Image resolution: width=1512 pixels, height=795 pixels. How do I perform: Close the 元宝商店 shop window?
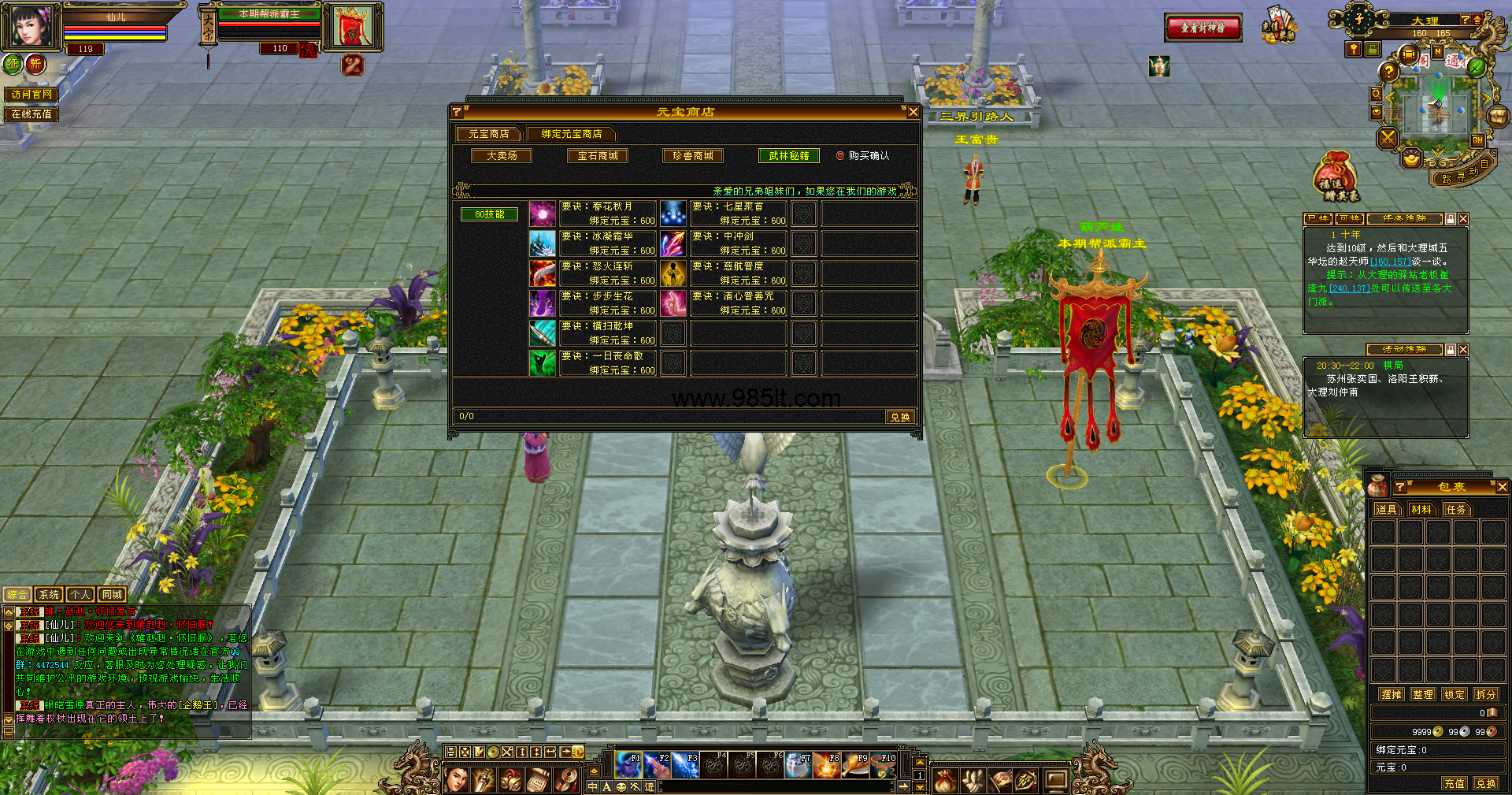tap(913, 112)
